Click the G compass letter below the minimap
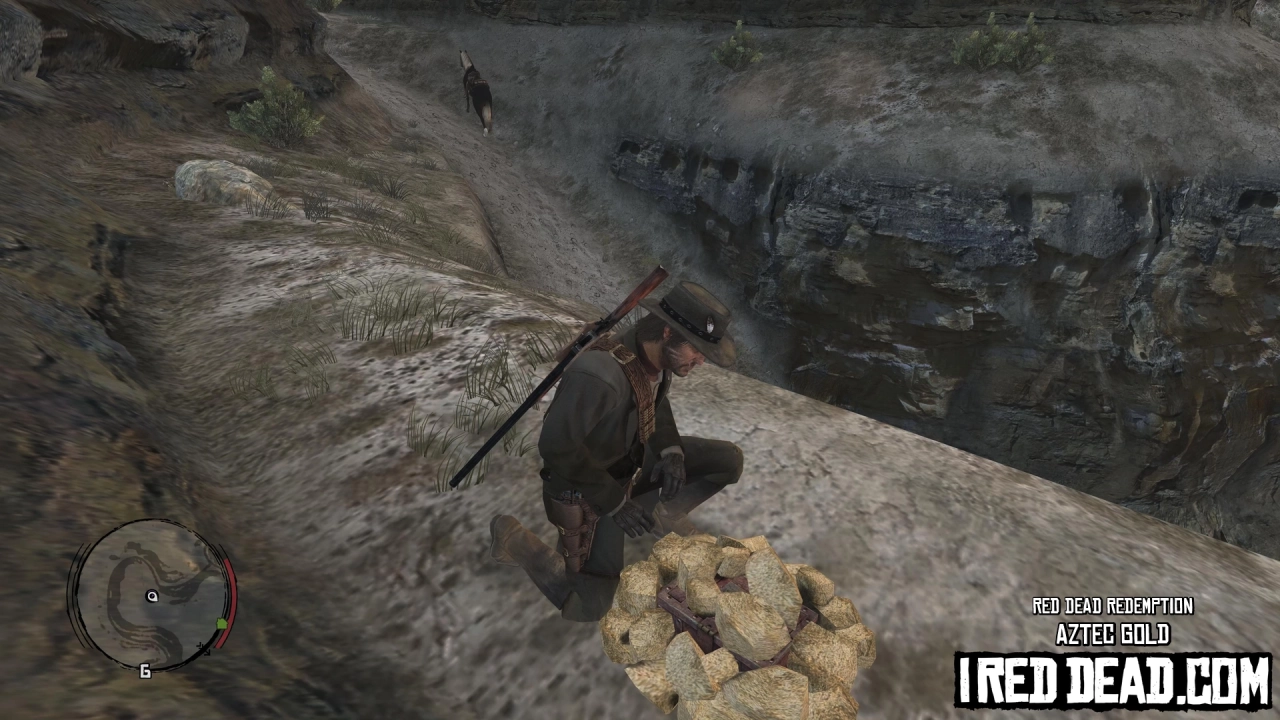Image resolution: width=1280 pixels, height=720 pixels. coord(145,670)
